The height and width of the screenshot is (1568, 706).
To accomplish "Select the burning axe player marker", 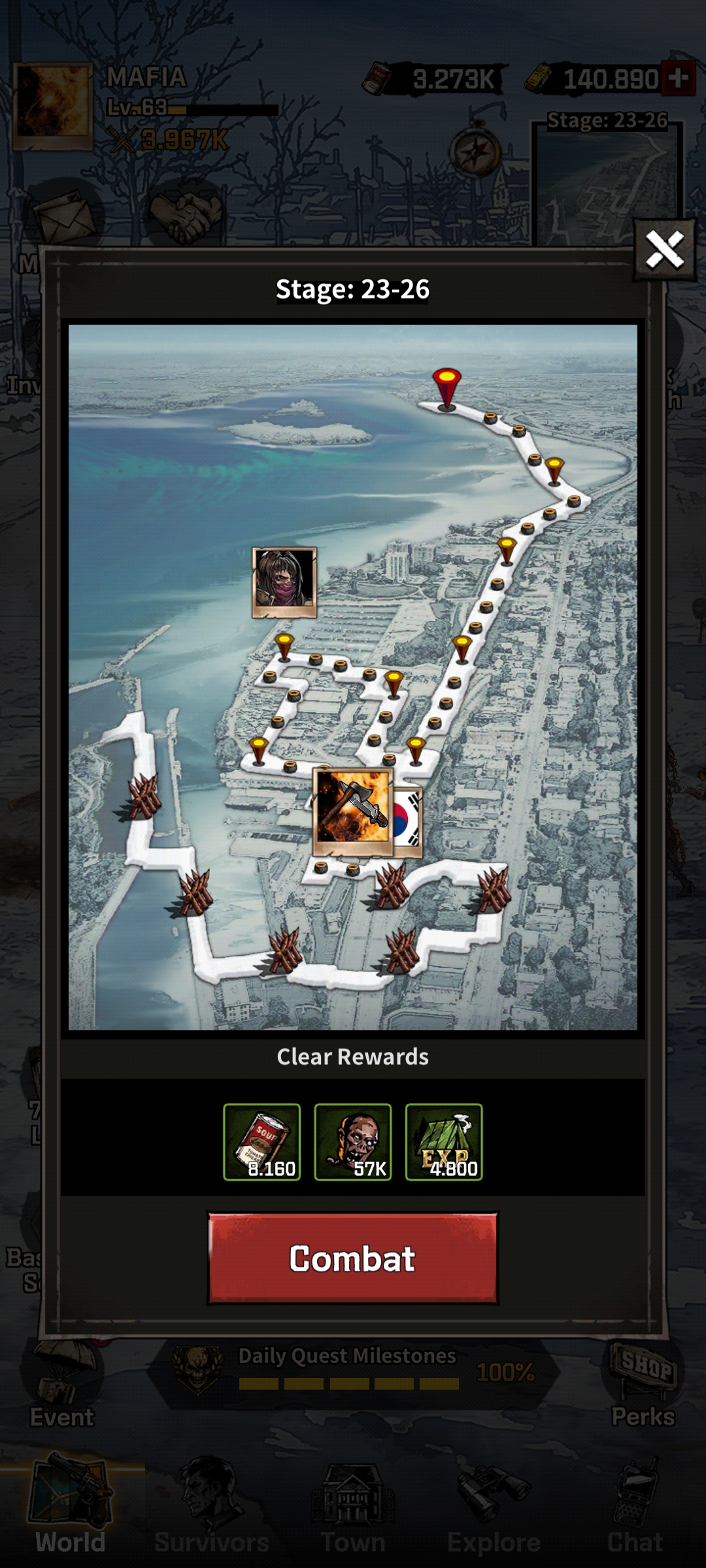I will point(353,811).
